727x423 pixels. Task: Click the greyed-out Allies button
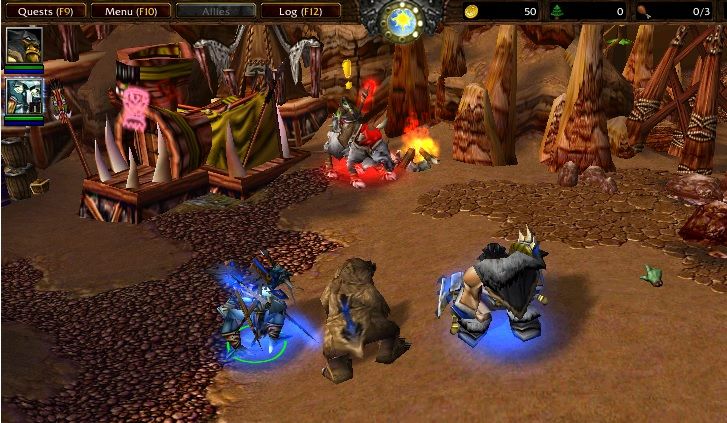click(x=215, y=11)
